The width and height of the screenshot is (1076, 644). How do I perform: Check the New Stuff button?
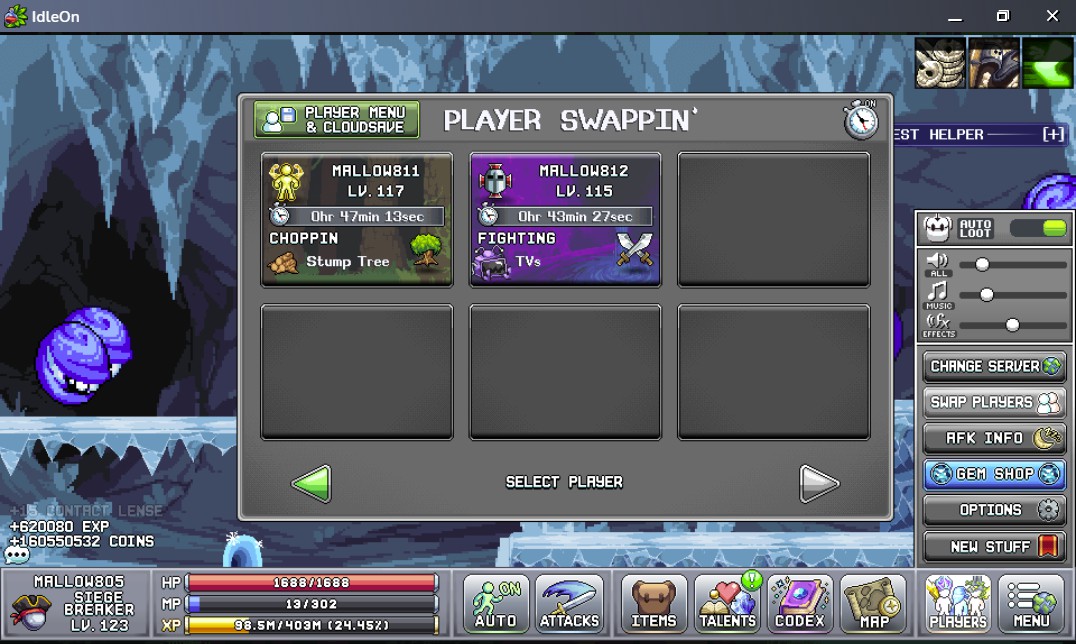tap(994, 546)
